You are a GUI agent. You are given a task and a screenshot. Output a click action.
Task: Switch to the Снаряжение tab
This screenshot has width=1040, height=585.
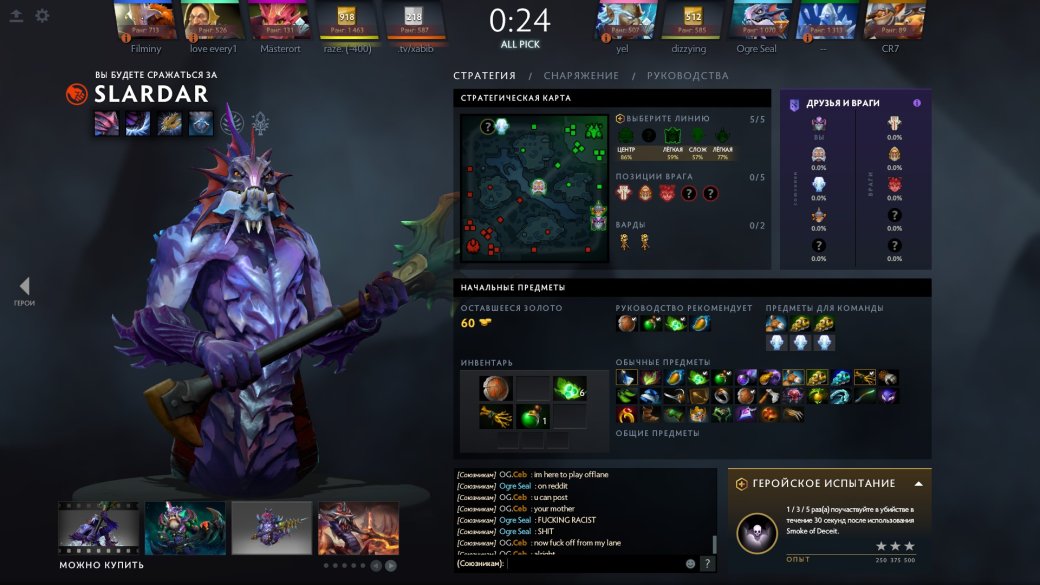581,76
